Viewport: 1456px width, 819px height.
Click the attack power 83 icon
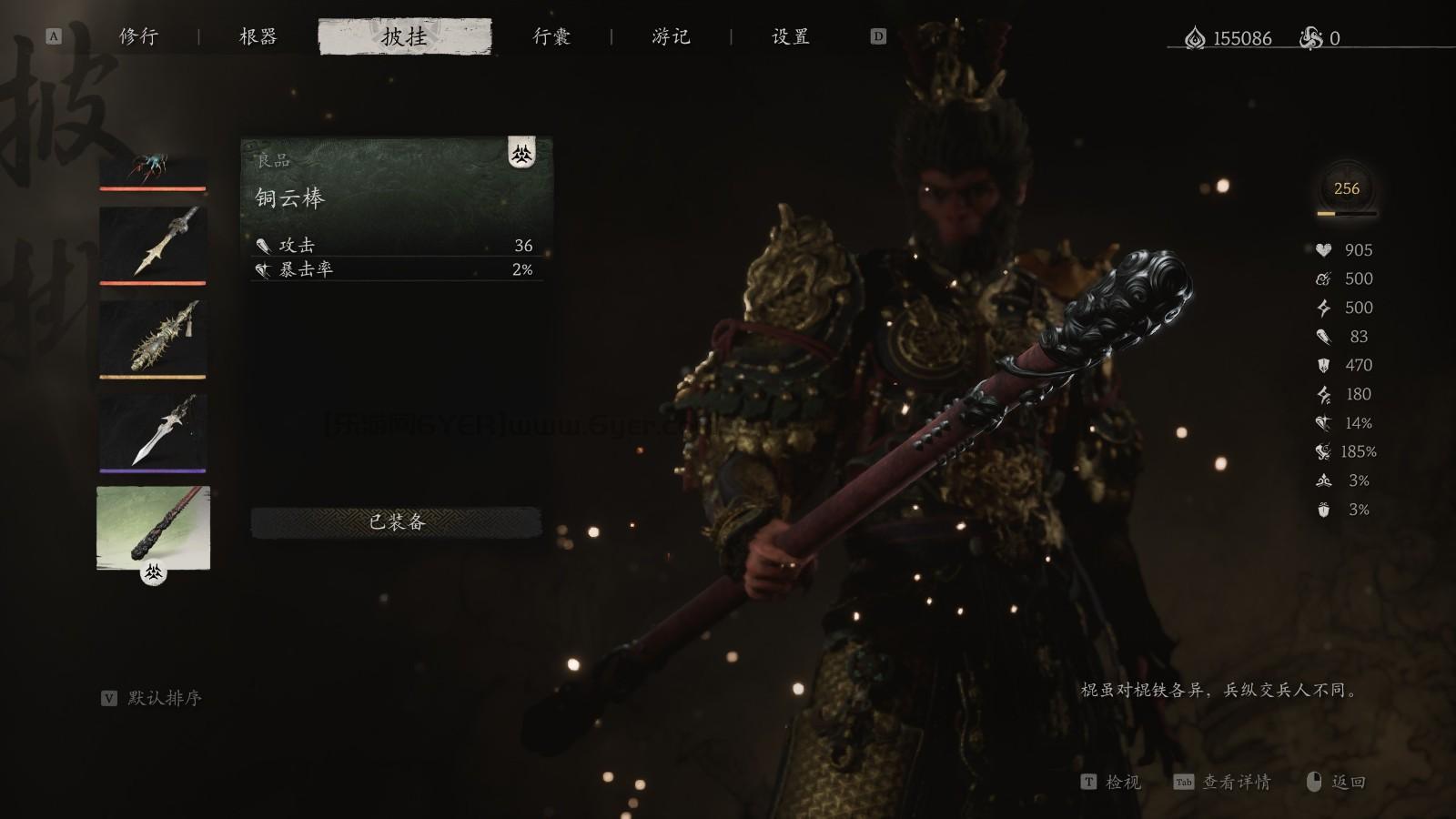(x=1325, y=337)
